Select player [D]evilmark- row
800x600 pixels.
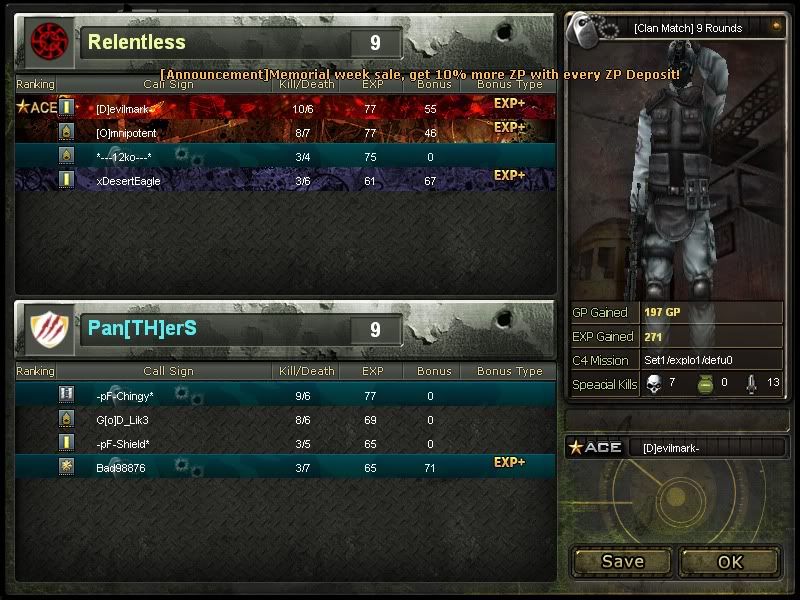coord(285,107)
